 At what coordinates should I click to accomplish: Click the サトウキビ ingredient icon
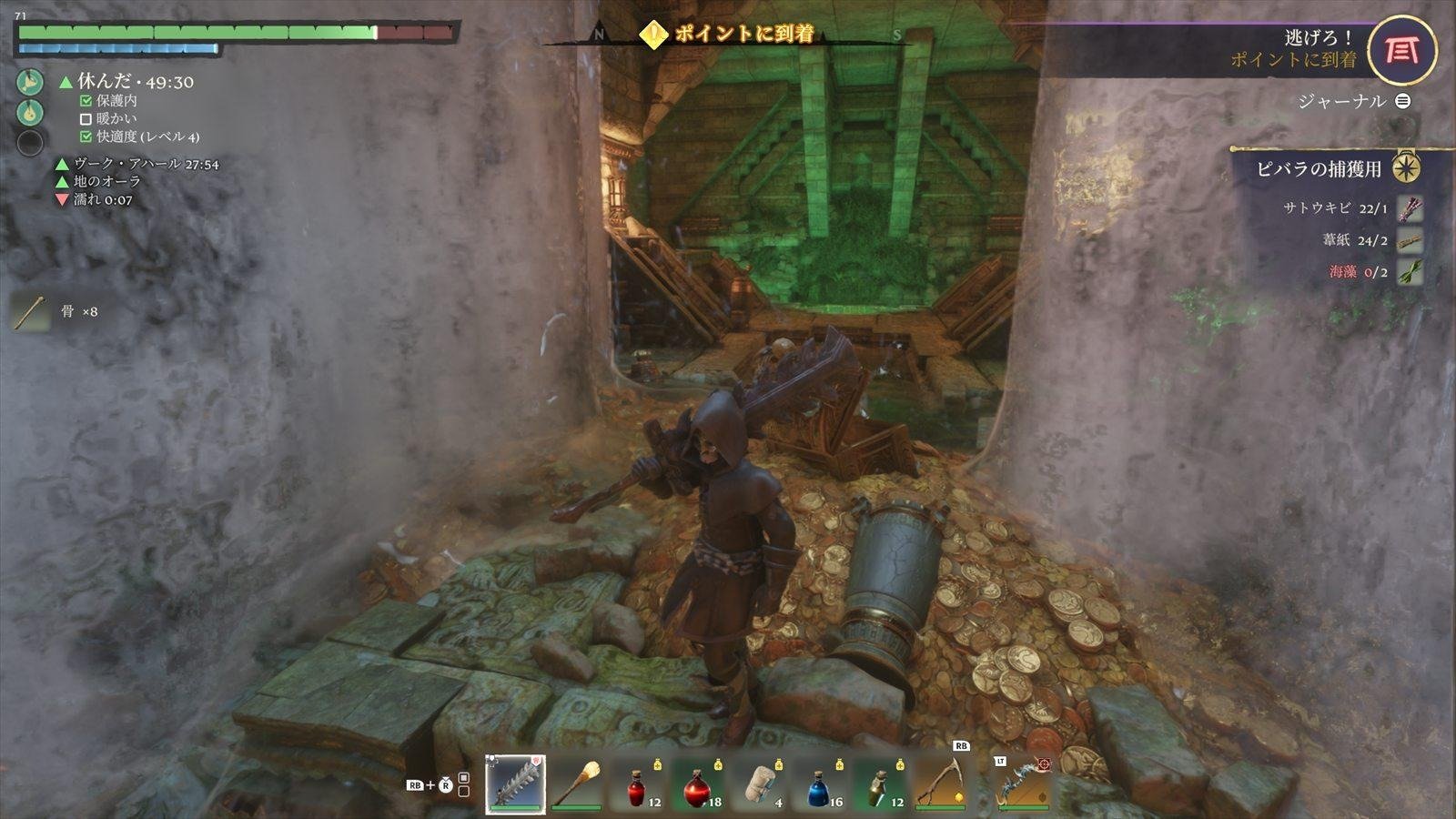click(1409, 208)
